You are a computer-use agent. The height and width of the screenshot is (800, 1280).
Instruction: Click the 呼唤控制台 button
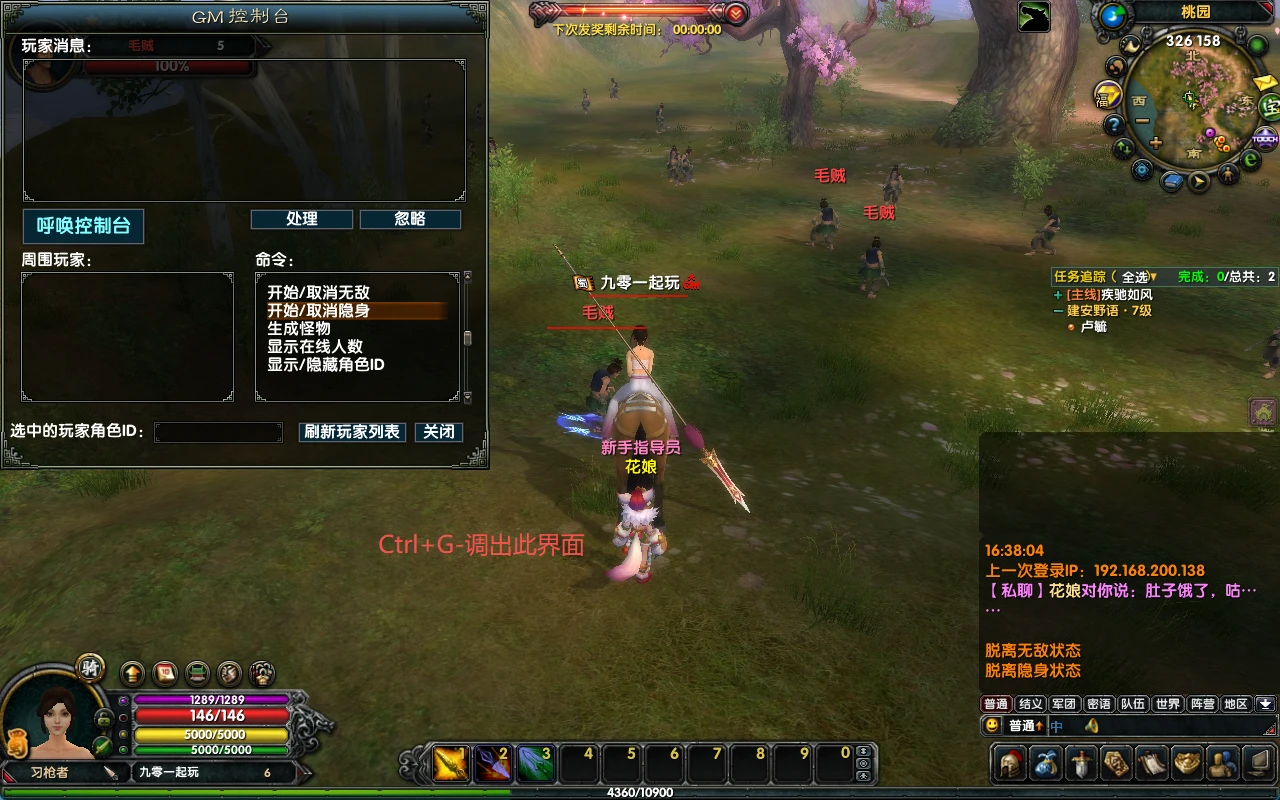coord(84,226)
